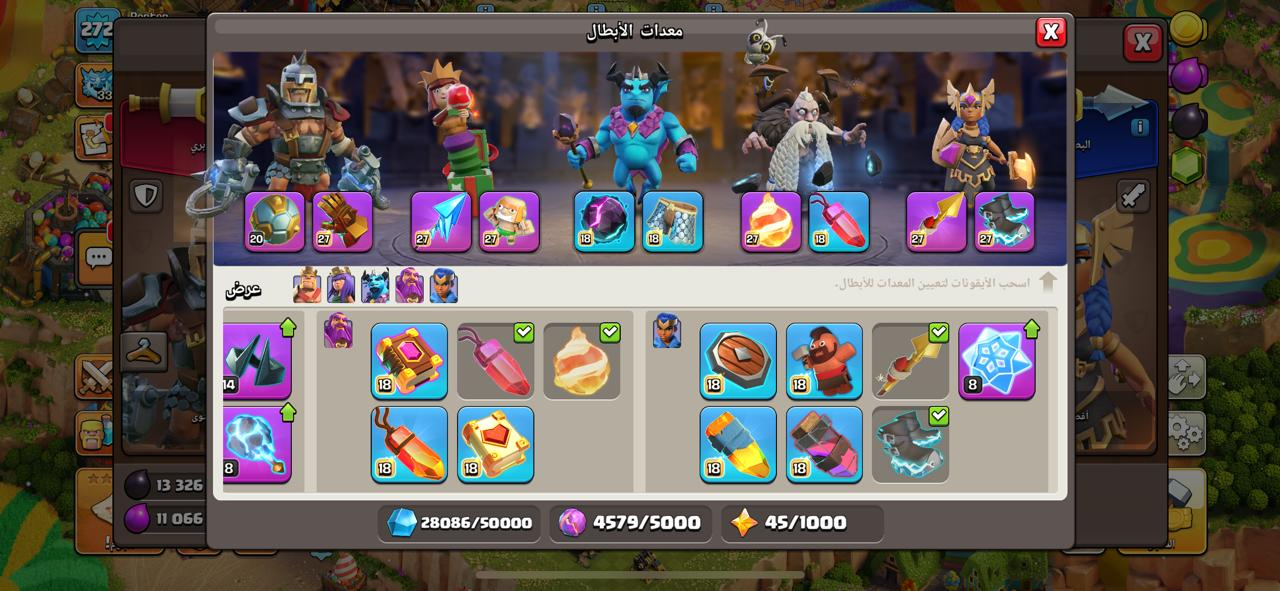
Task: Choose the equipped Frozen Arrow slot
Action: (x=441, y=221)
